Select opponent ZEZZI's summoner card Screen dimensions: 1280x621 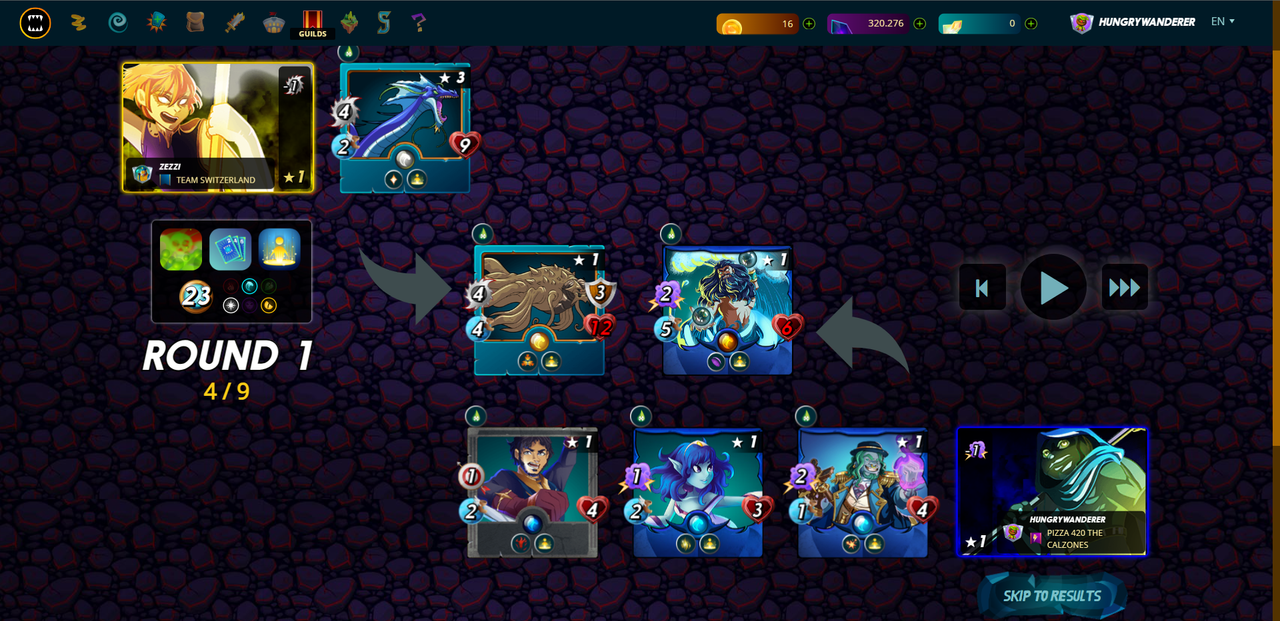(x=218, y=127)
